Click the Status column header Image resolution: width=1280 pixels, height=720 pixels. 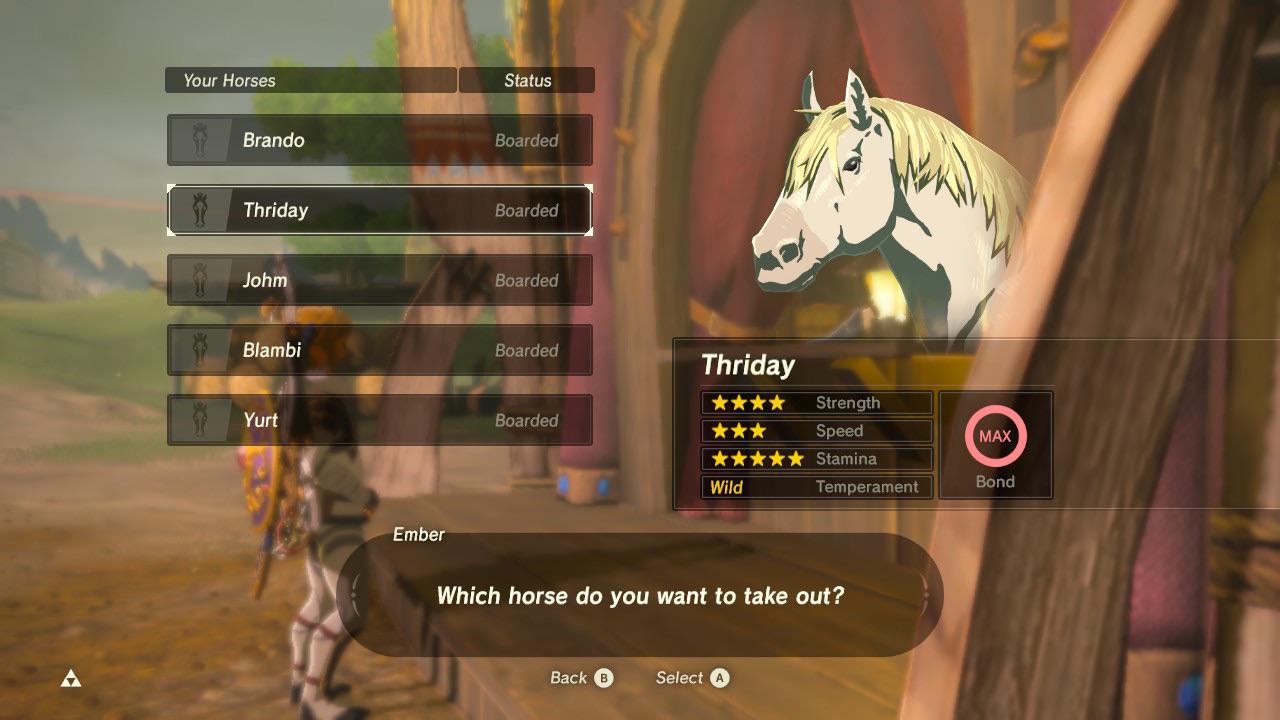pyautogui.click(x=527, y=80)
